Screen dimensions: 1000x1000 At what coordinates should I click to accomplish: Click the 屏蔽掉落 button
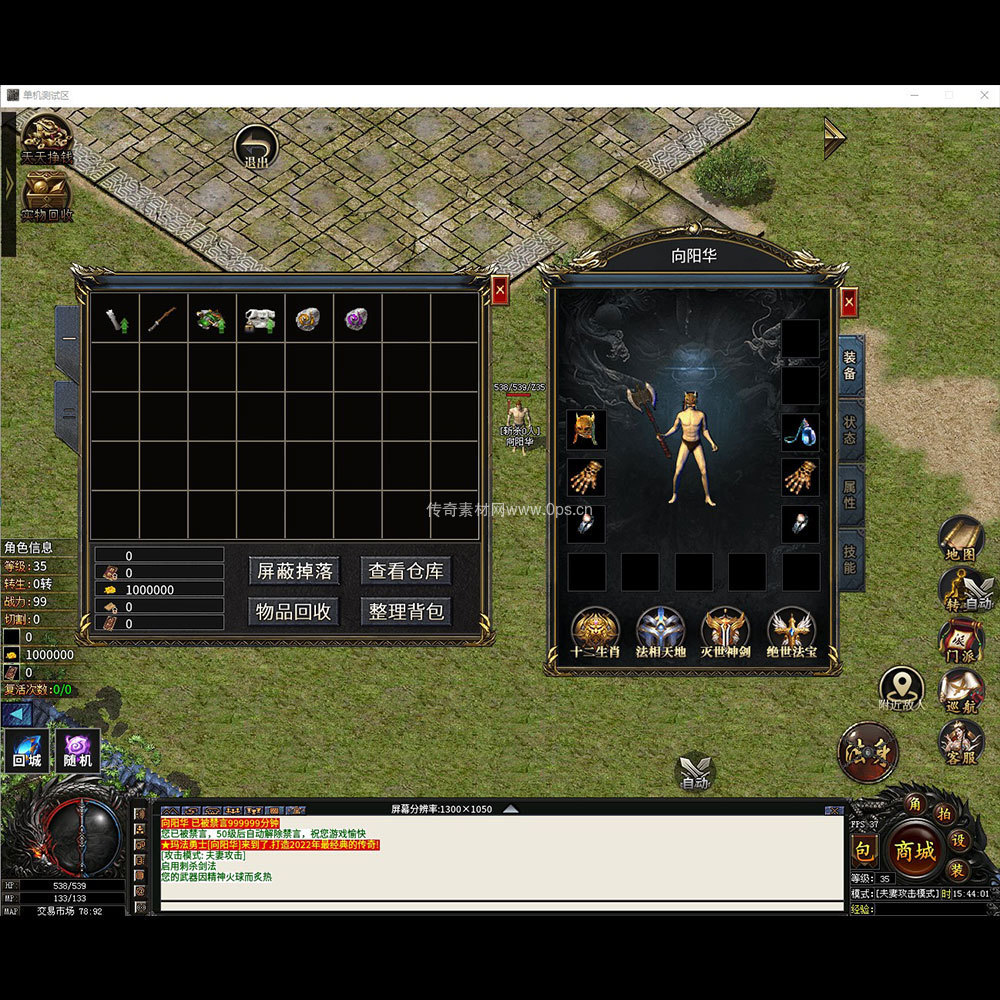coord(294,571)
